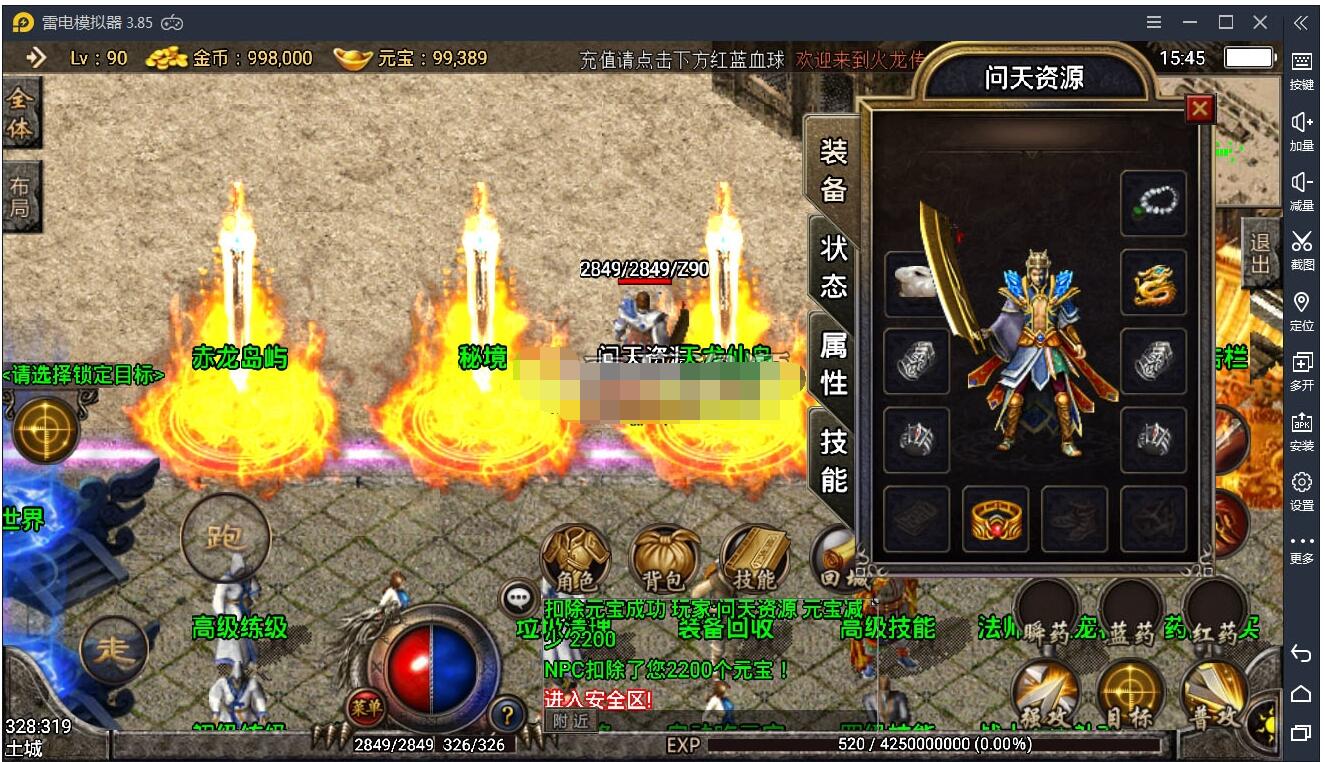Select the gold ring slot in the equipment panel
The height and width of the screenshot is (762, 1325).
(x=995, y=518)
